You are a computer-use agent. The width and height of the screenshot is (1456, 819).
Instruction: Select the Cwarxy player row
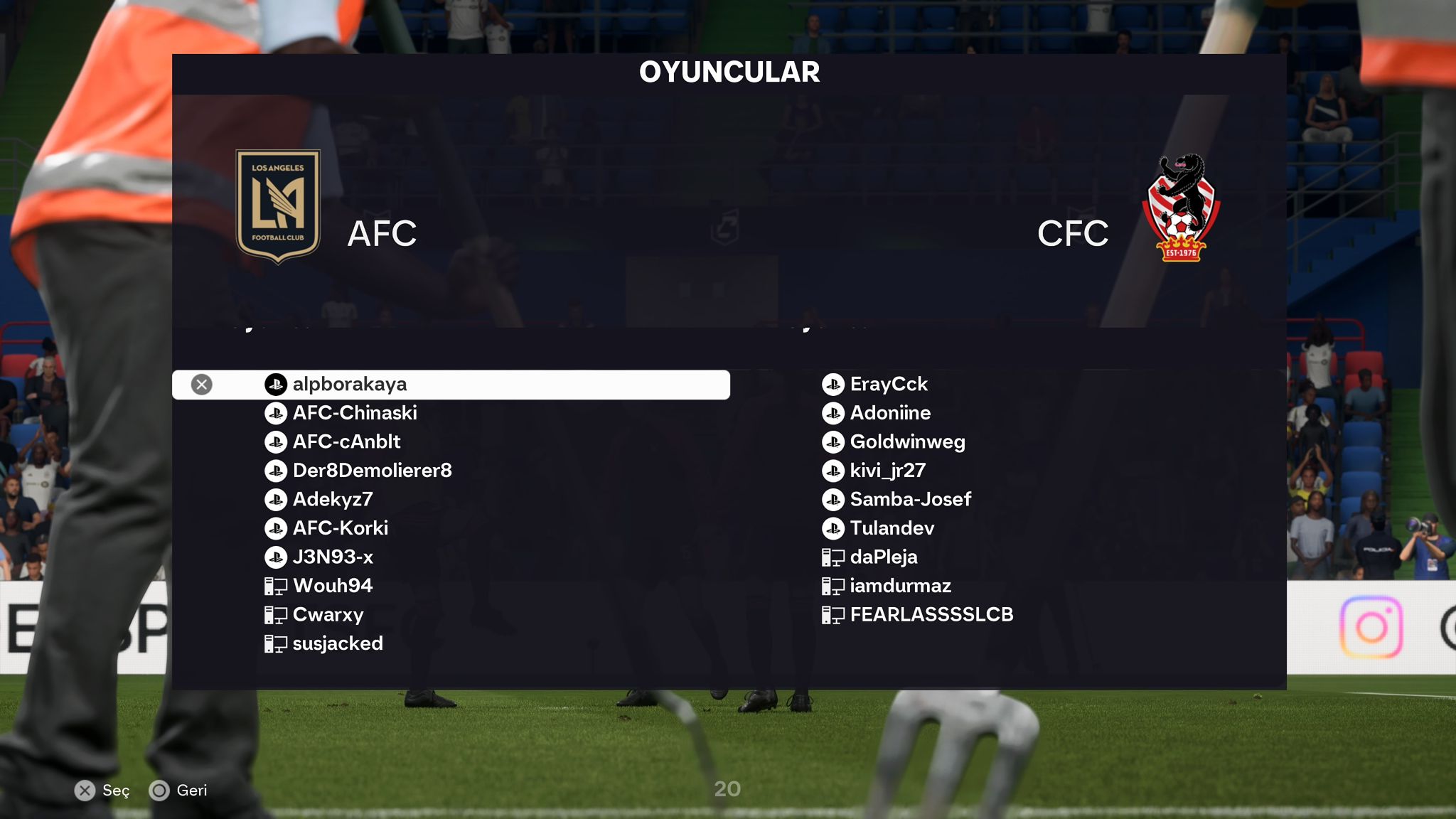coord(328,615)
